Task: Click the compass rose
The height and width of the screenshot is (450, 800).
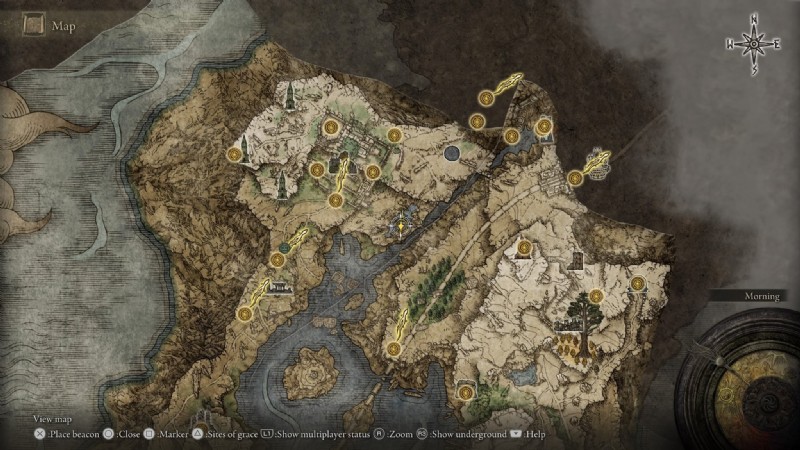Action: (x=752, y=44)
